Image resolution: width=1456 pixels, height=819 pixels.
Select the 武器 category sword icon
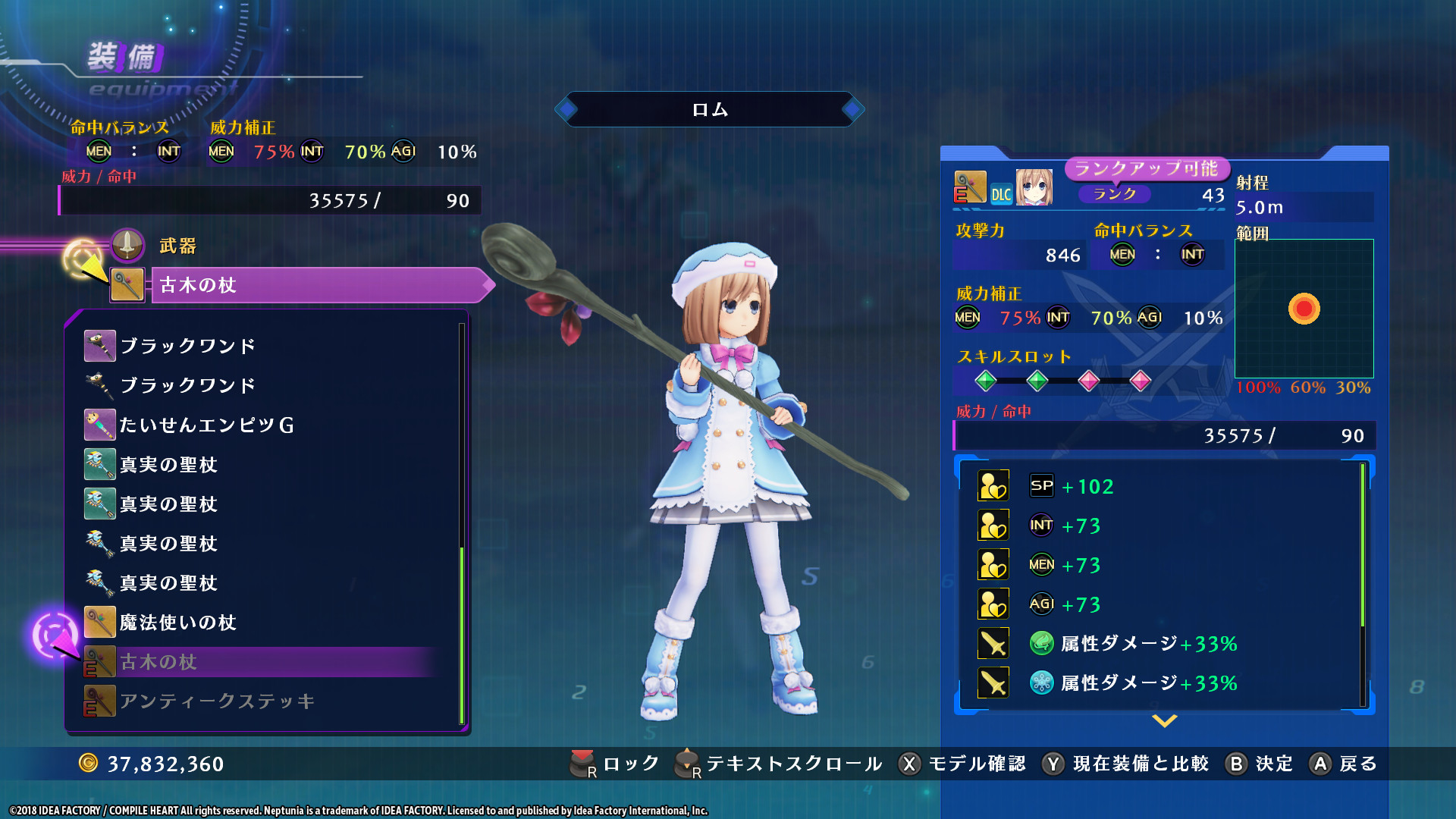tap(127, 245)
